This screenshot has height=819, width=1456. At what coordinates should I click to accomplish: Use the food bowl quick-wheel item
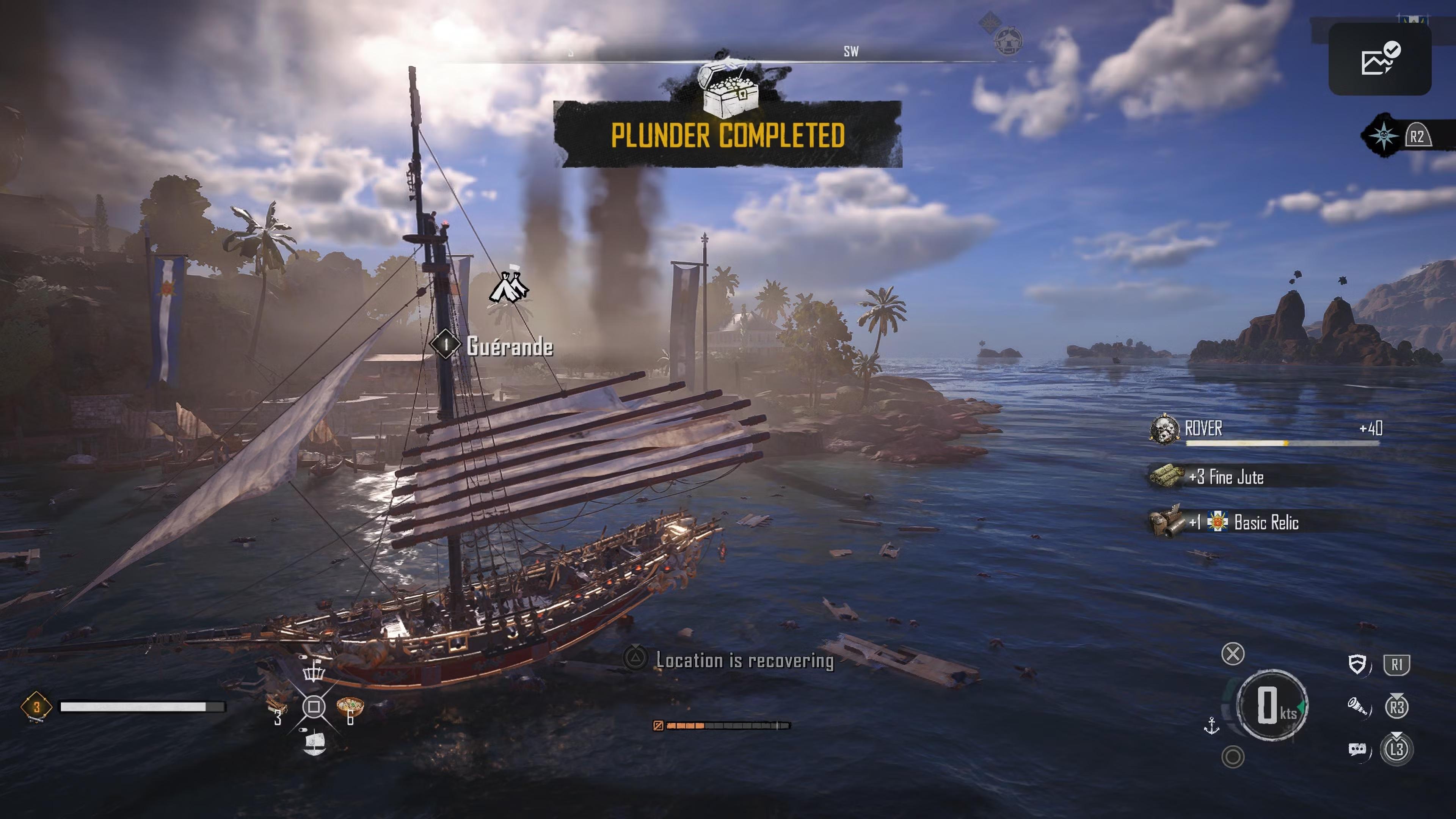pyautogui.click(x=350, y=706)
